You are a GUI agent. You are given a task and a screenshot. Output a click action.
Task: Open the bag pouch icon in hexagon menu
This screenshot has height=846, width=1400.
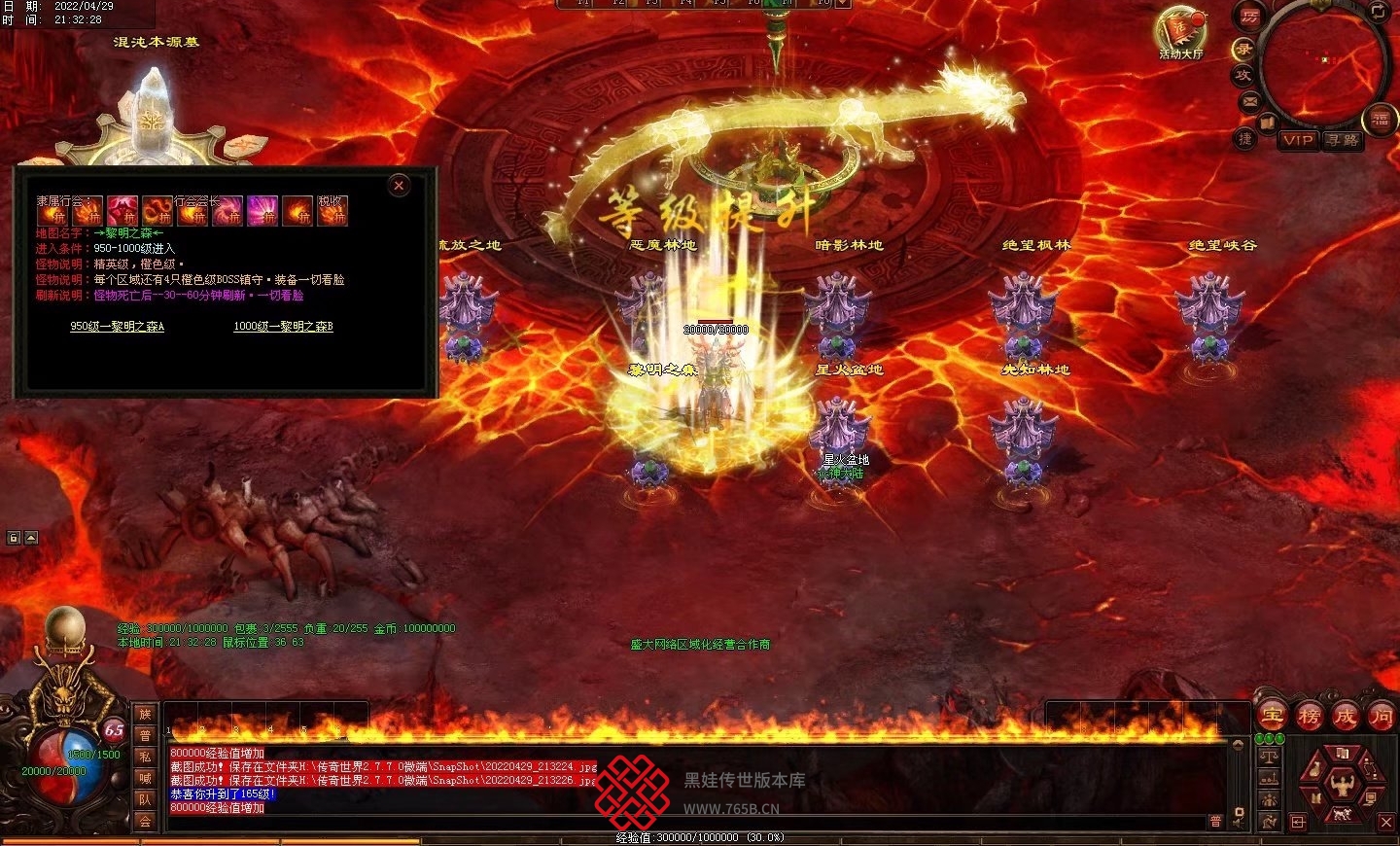point(1315,769)
